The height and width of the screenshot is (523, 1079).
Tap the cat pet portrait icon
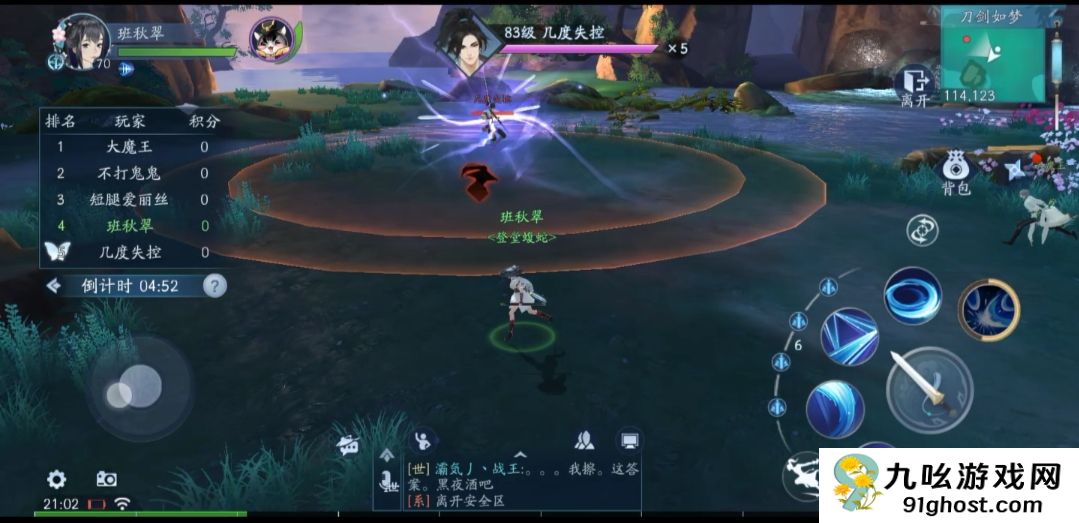coord(270,40)
